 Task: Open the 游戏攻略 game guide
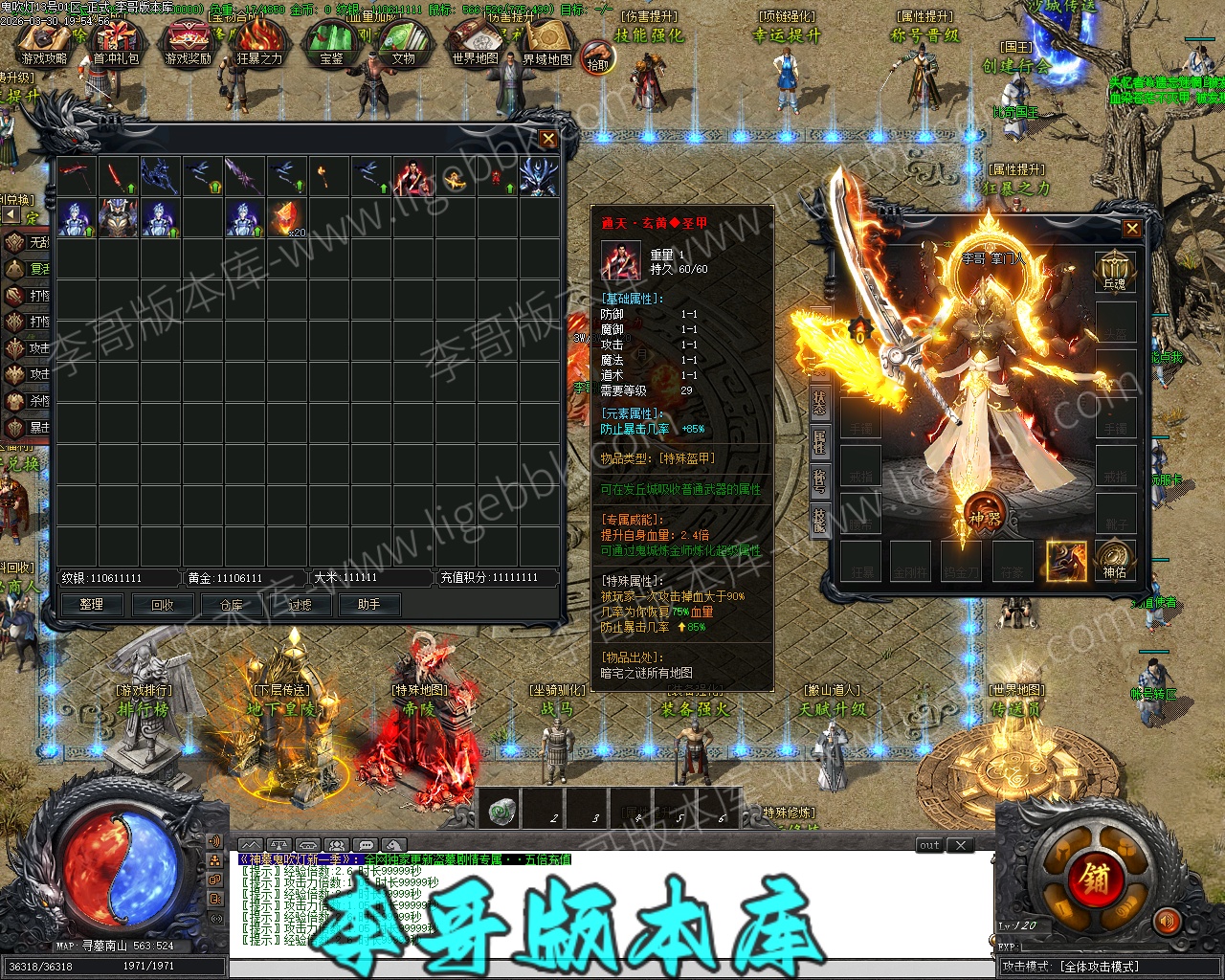44,43
